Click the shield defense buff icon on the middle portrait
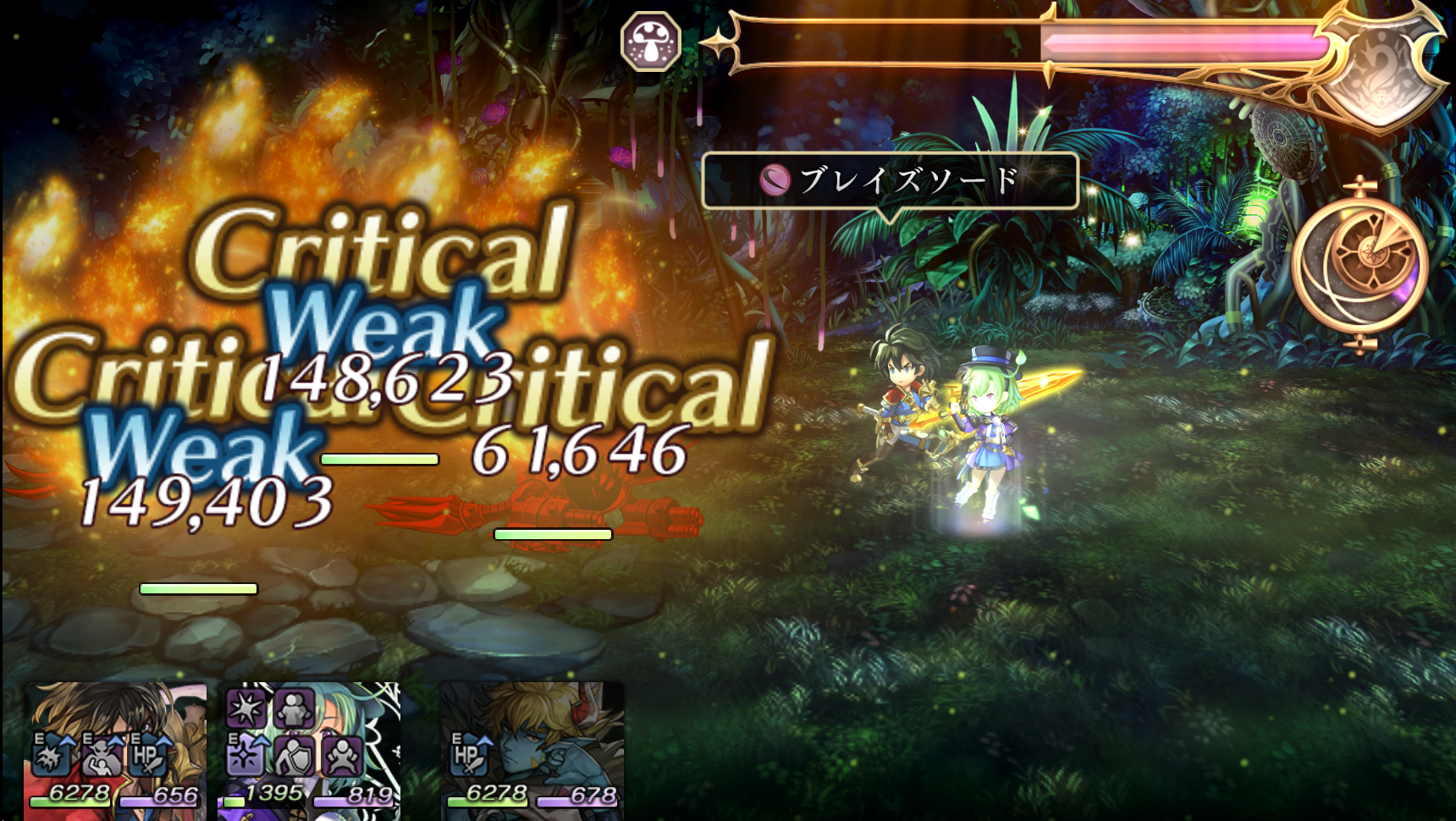This screenshot has width=1456, height=821. (x=296, y=757)
